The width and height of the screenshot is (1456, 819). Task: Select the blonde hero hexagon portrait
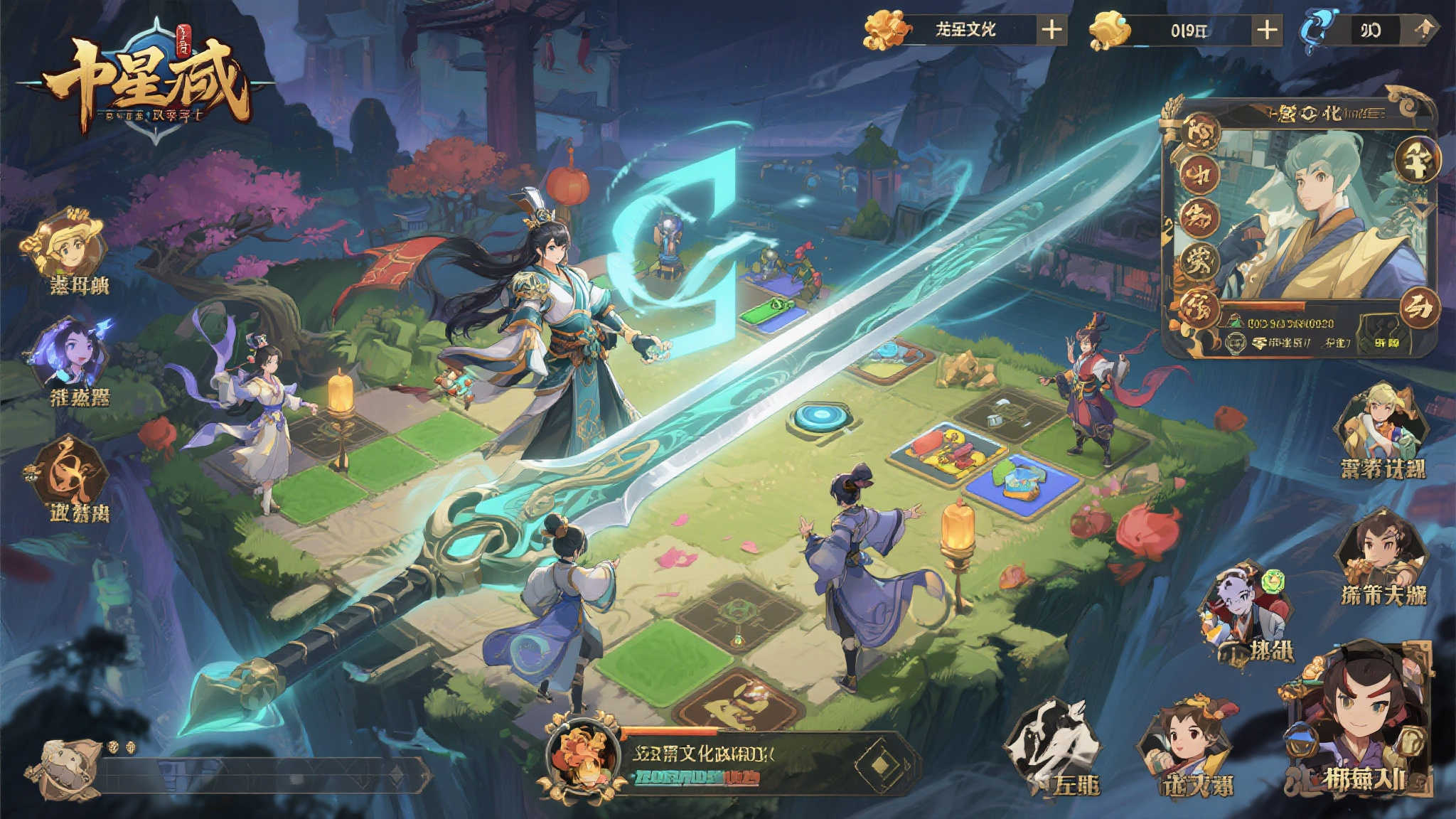click(x=1382, y=423)
